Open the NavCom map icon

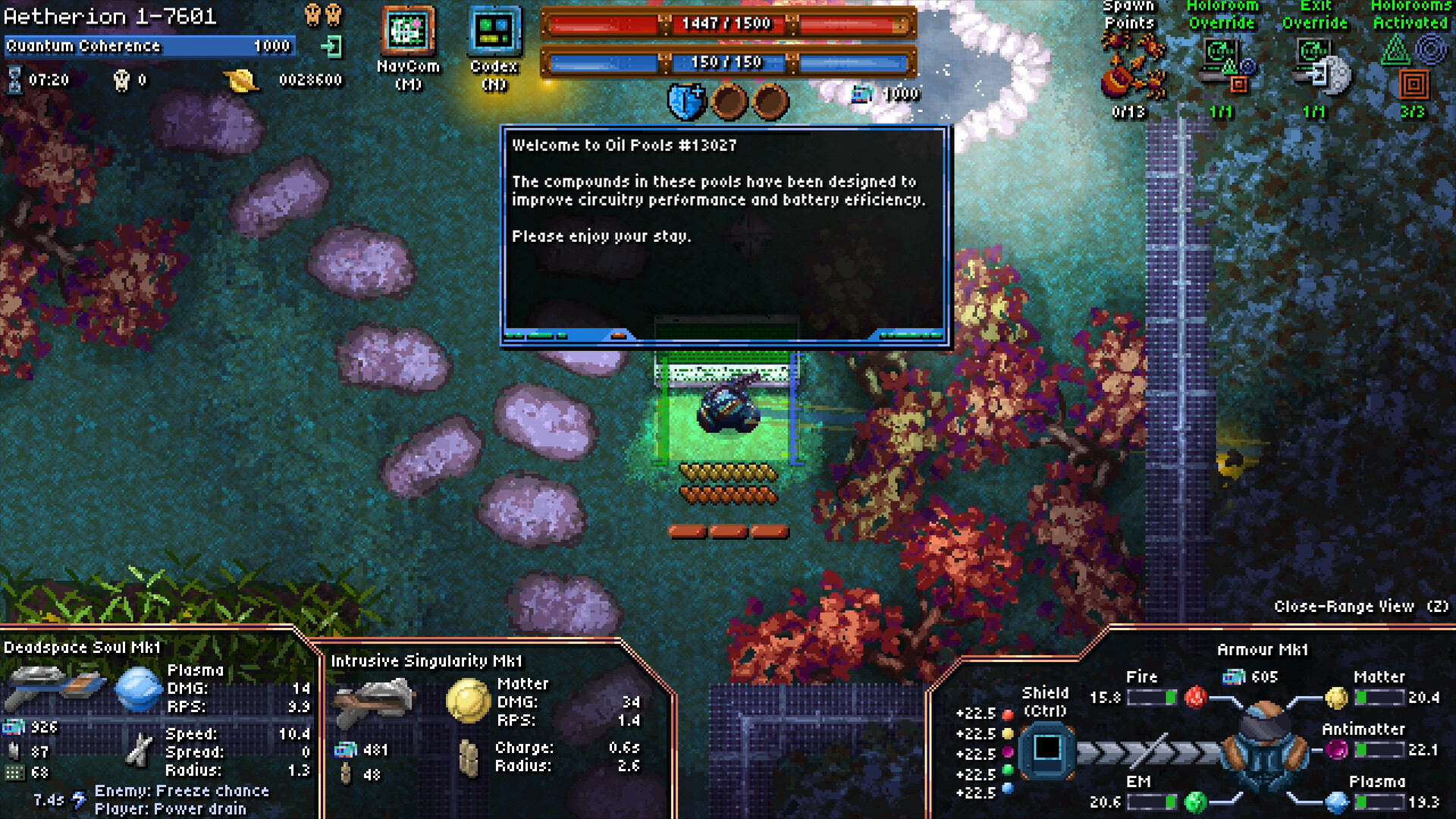[409, 30]
